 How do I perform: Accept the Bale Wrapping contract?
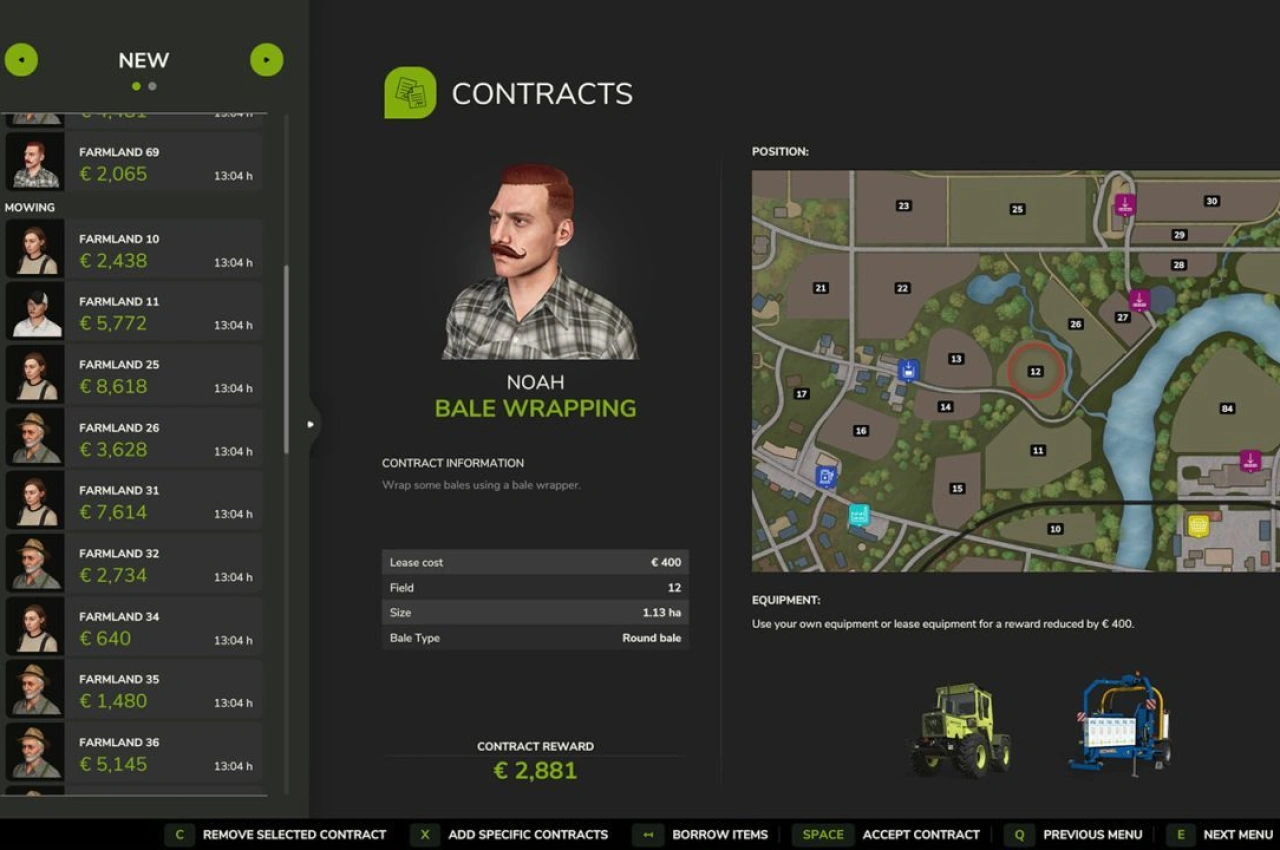point(920,834)
